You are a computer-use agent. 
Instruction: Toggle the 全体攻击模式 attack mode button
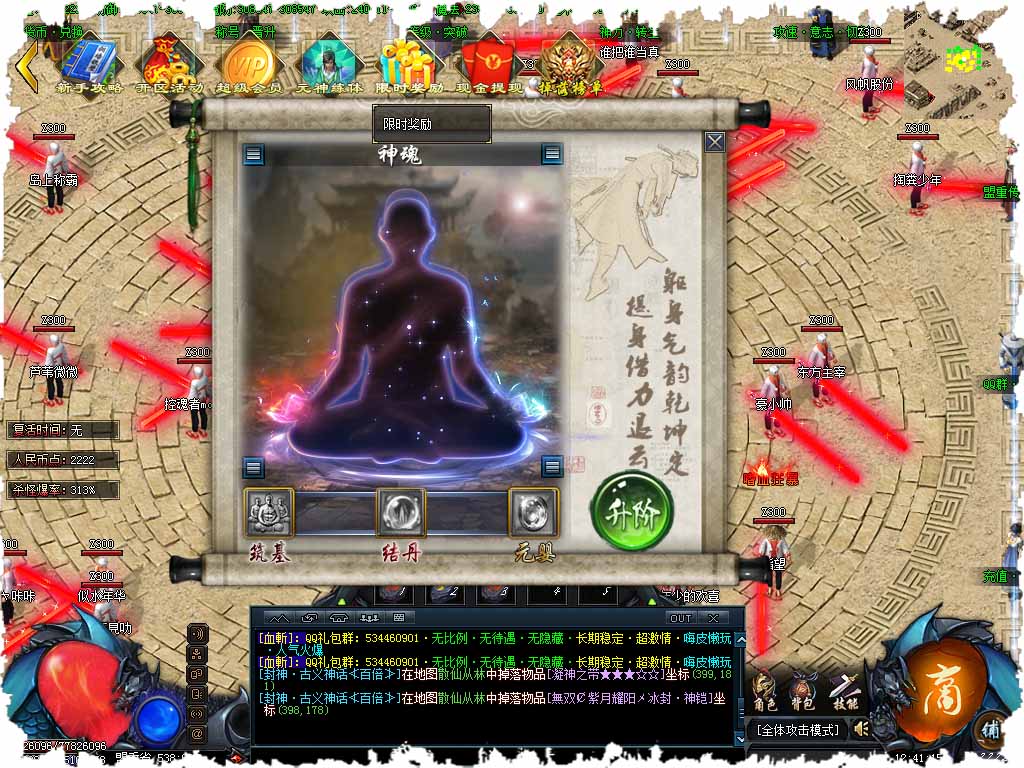point(797,730)
